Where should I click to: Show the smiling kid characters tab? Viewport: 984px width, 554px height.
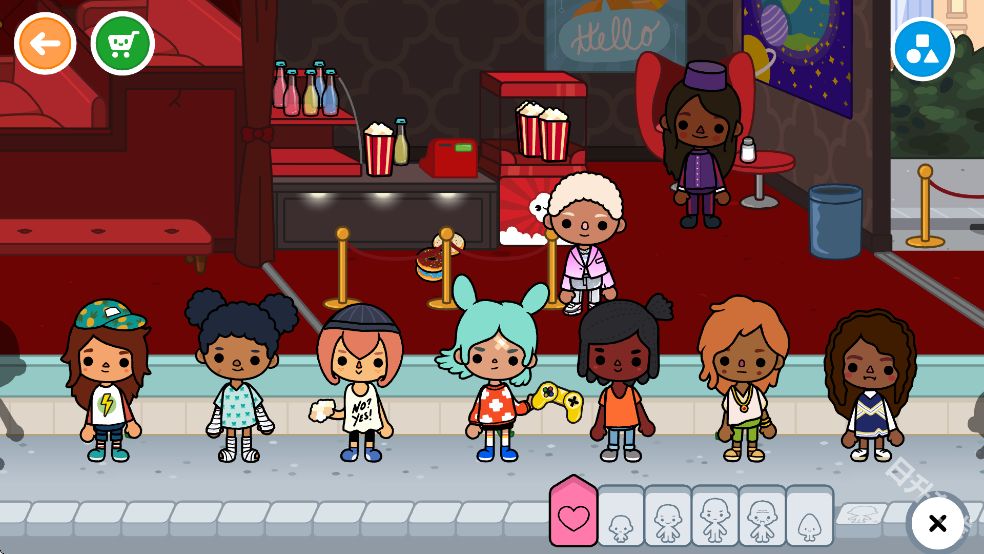(x=667, y=519)
